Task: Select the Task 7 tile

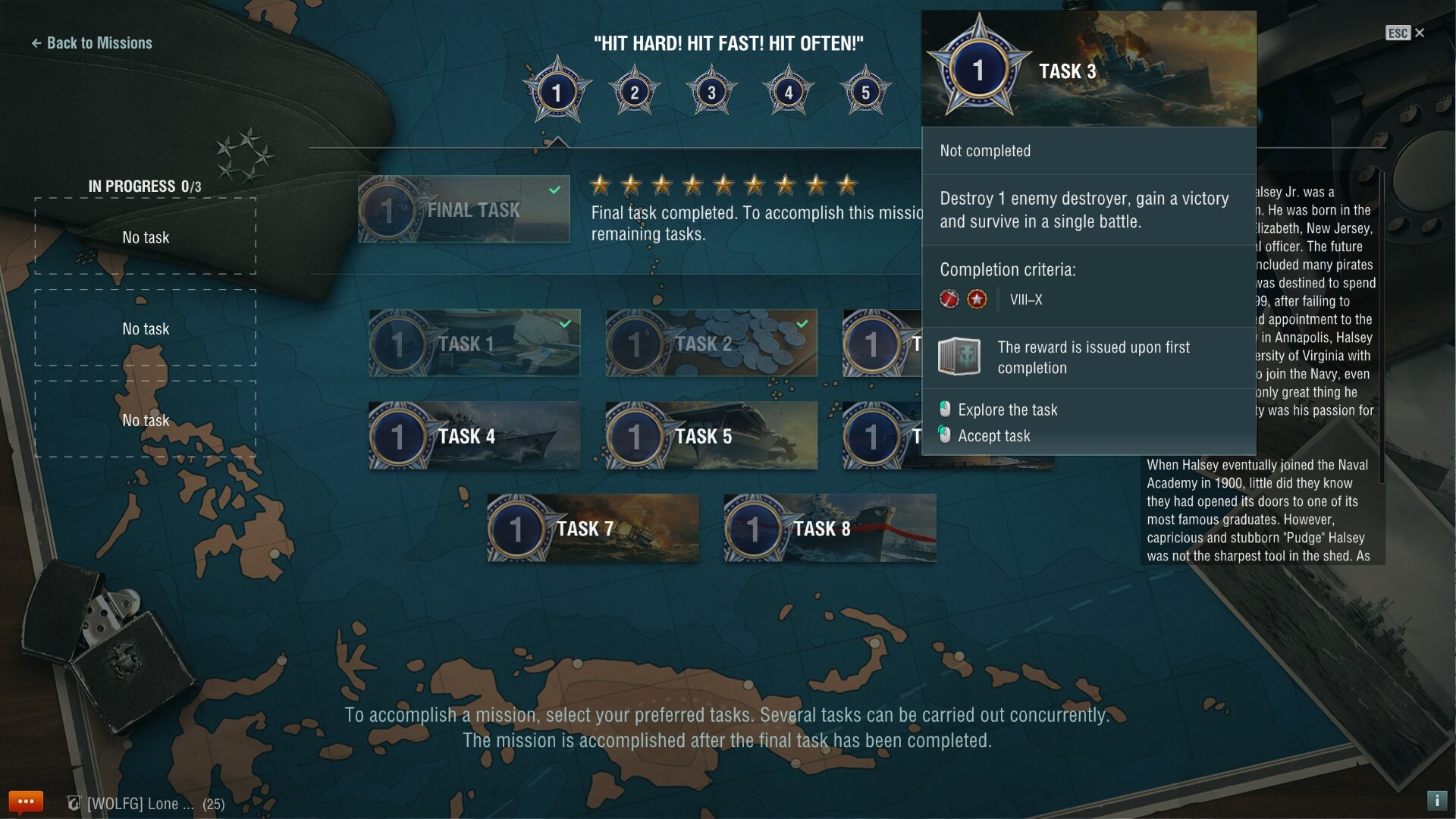Action: coord(593,529)
